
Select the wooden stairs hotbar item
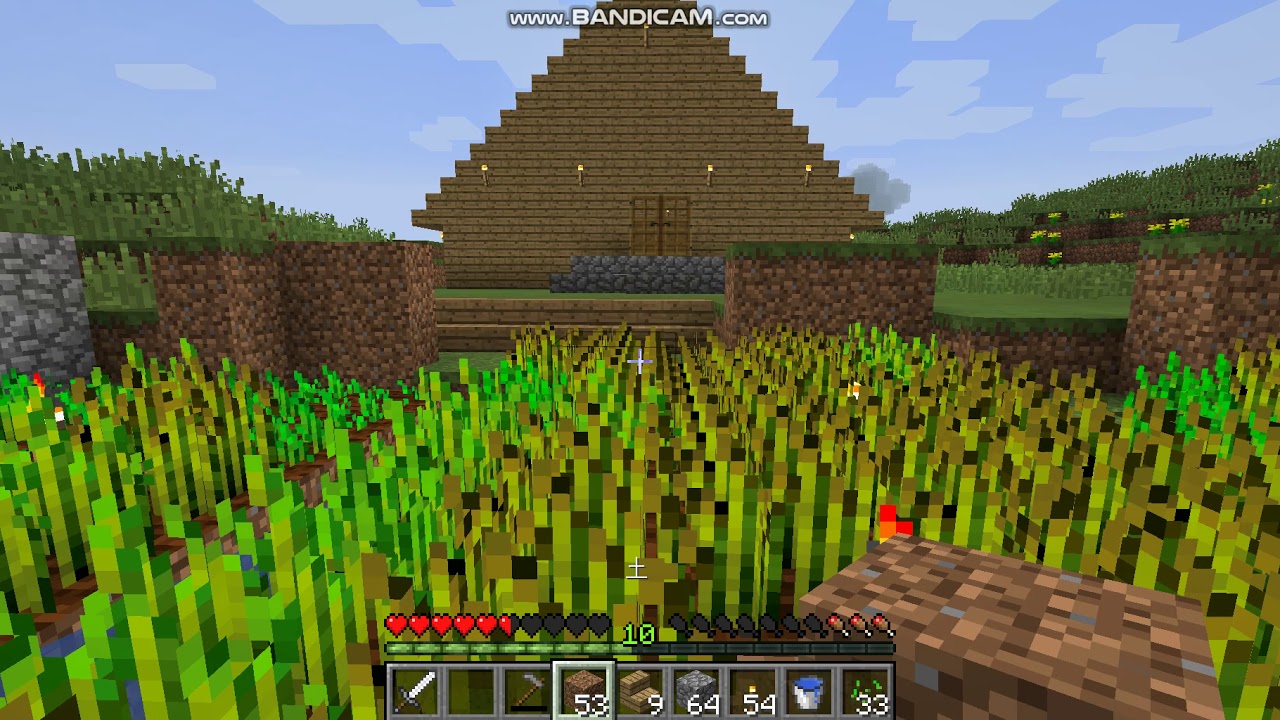pyautogui.click(x=639, y=689)
